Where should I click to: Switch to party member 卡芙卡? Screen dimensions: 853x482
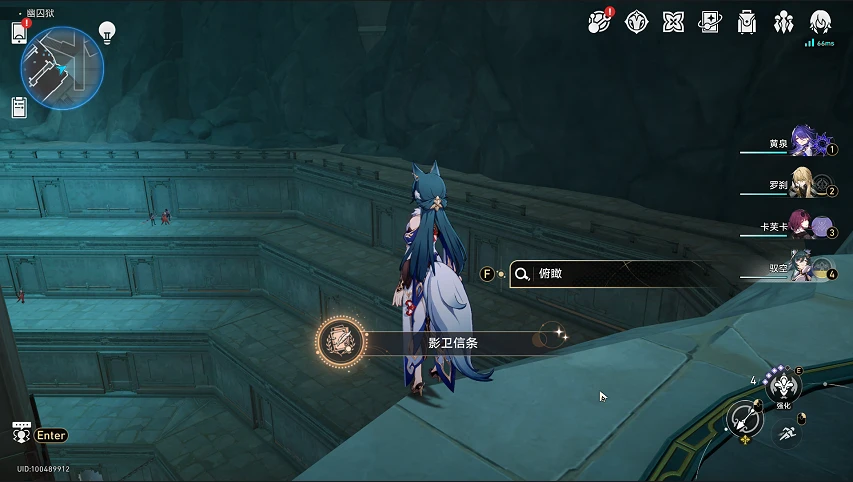805,228
